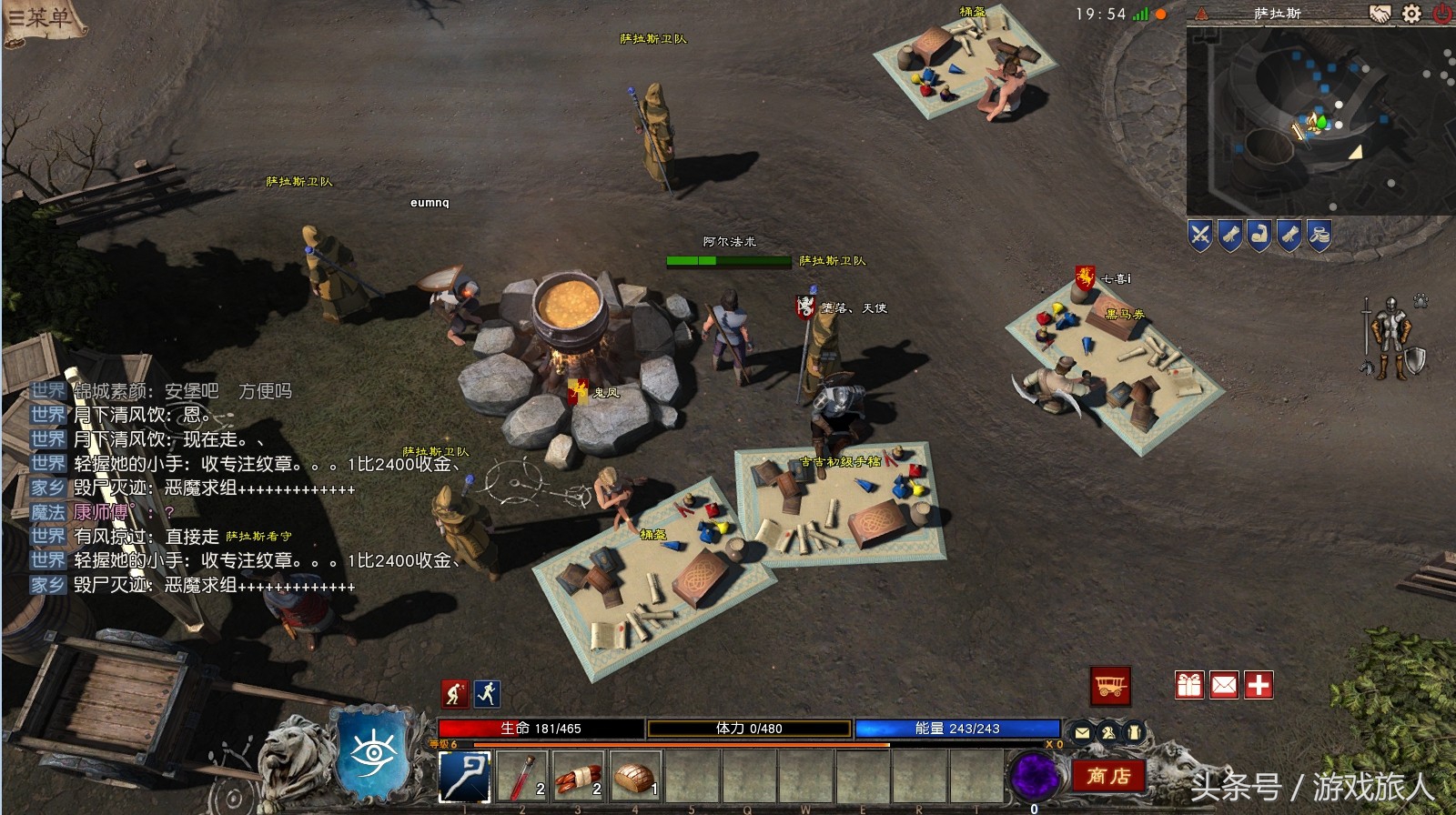Open settings with the gear icon

point(1411,14)
